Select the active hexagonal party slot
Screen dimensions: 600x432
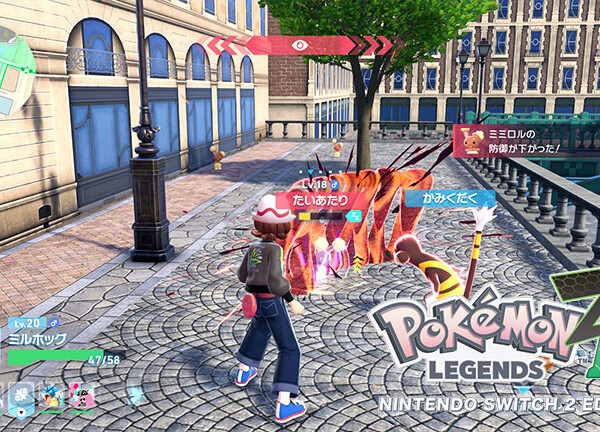[x=21, y=398]
